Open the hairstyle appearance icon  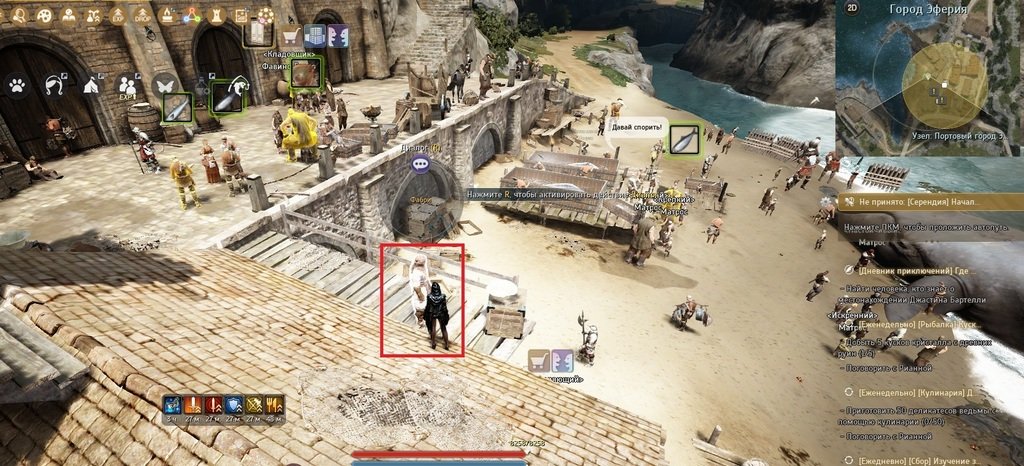[54, 84]
